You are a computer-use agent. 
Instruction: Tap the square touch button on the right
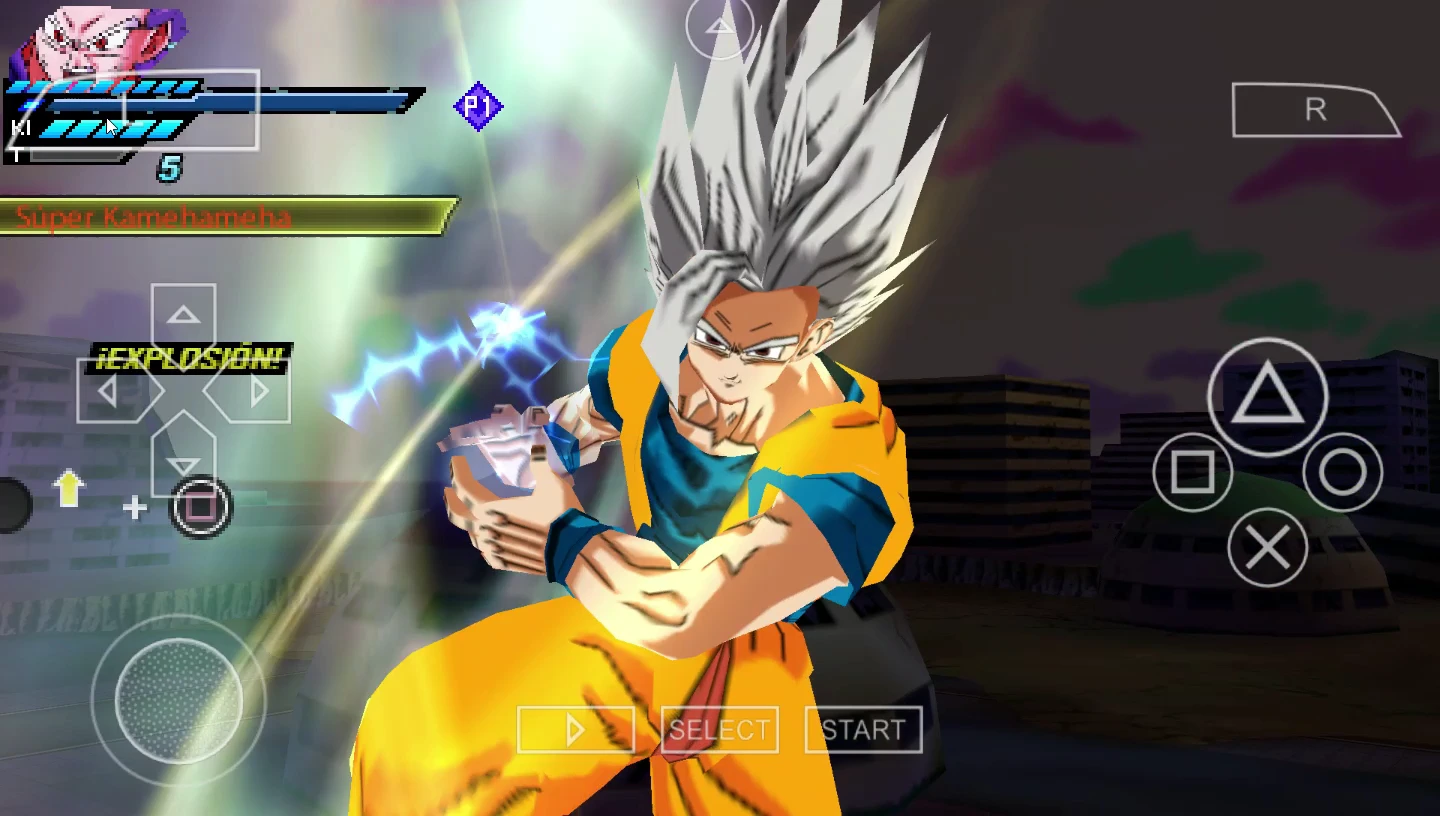pos(1192,472)
